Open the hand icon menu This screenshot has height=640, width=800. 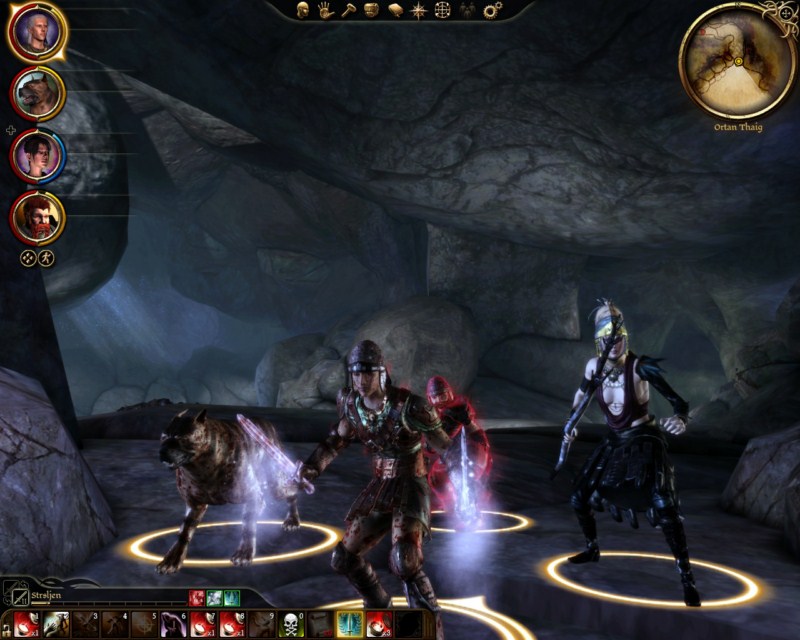point(325,10)
